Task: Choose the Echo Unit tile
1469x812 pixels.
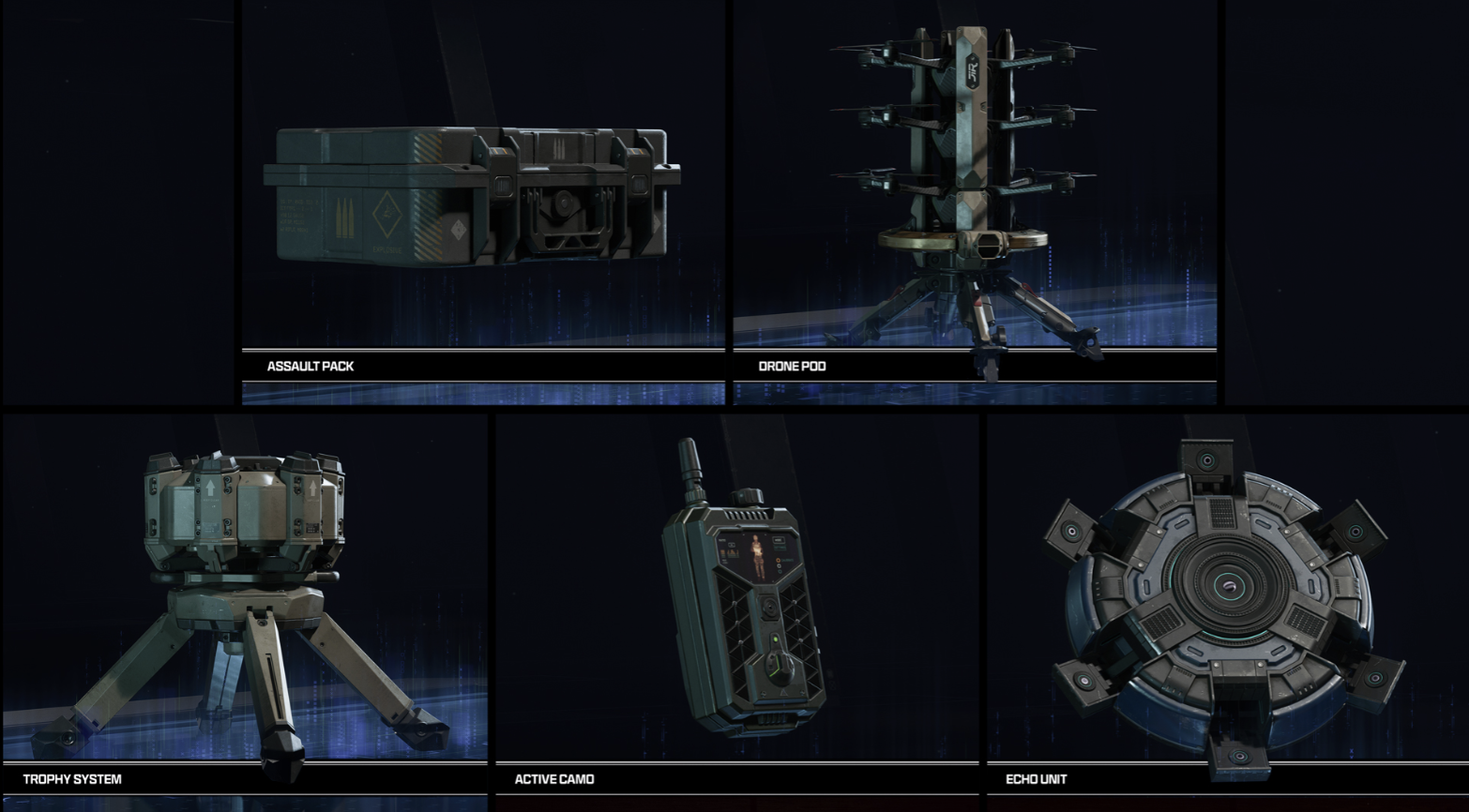Action: coord(1227,600)
